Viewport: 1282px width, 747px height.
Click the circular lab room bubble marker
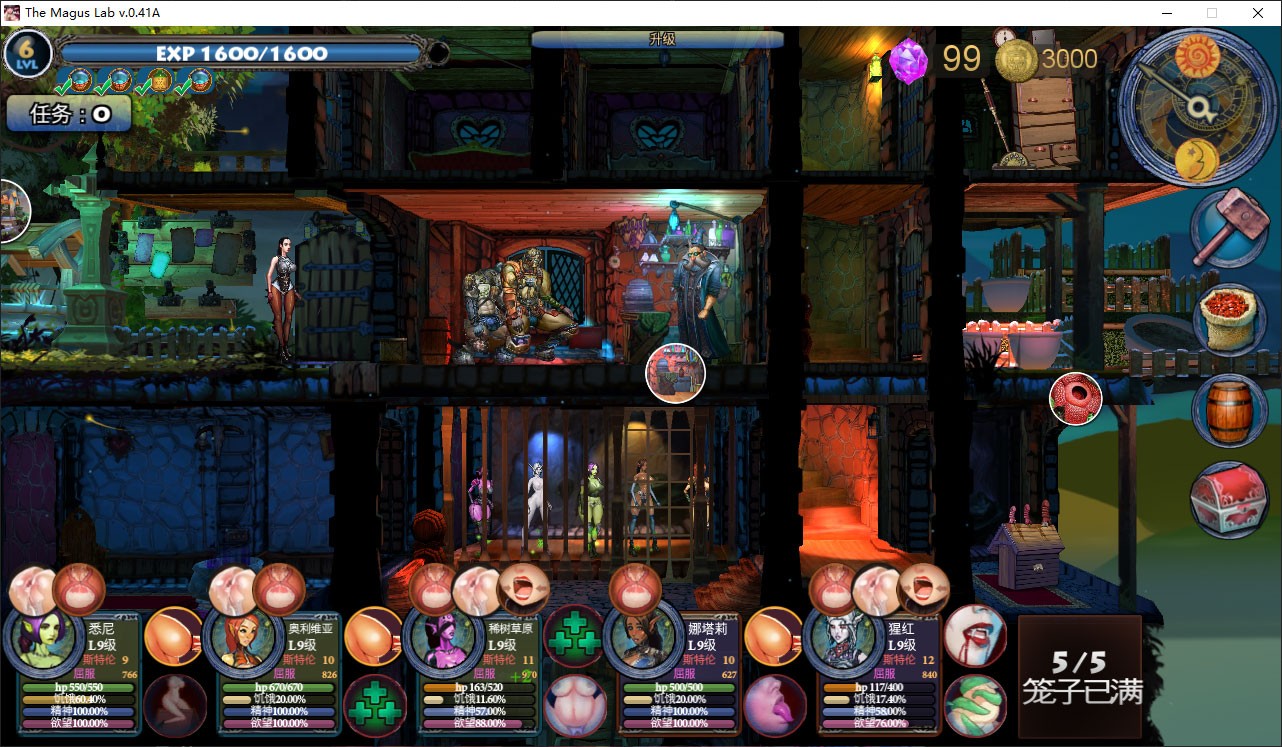click(676, 373)
